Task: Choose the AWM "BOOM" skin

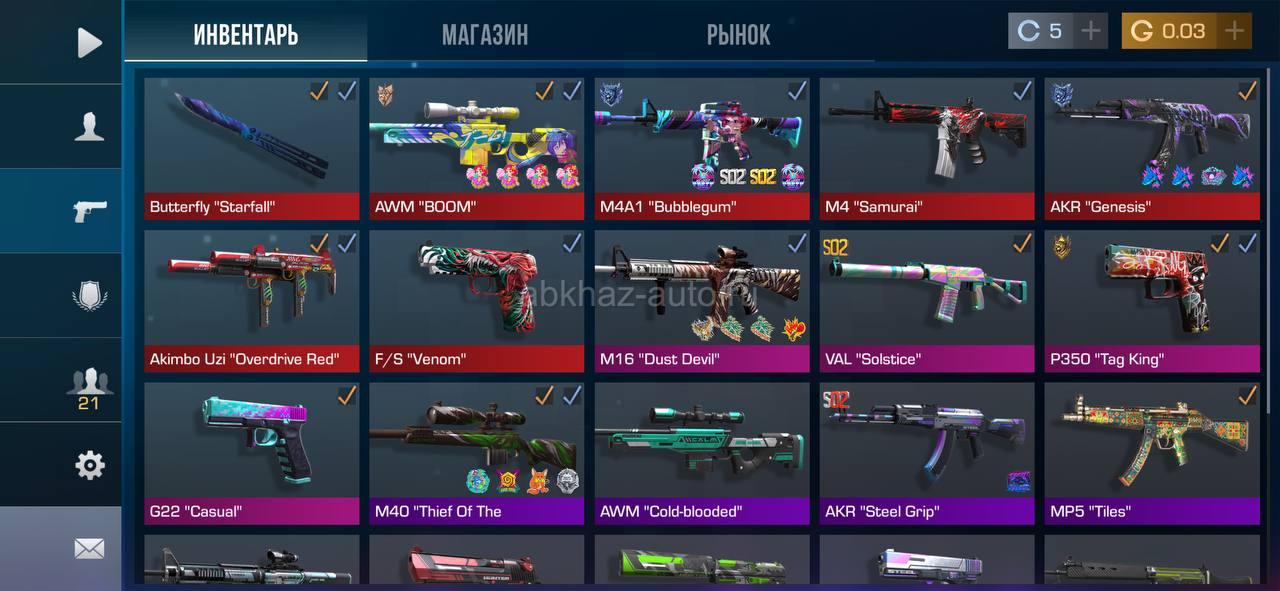Action: coord(476,148)
